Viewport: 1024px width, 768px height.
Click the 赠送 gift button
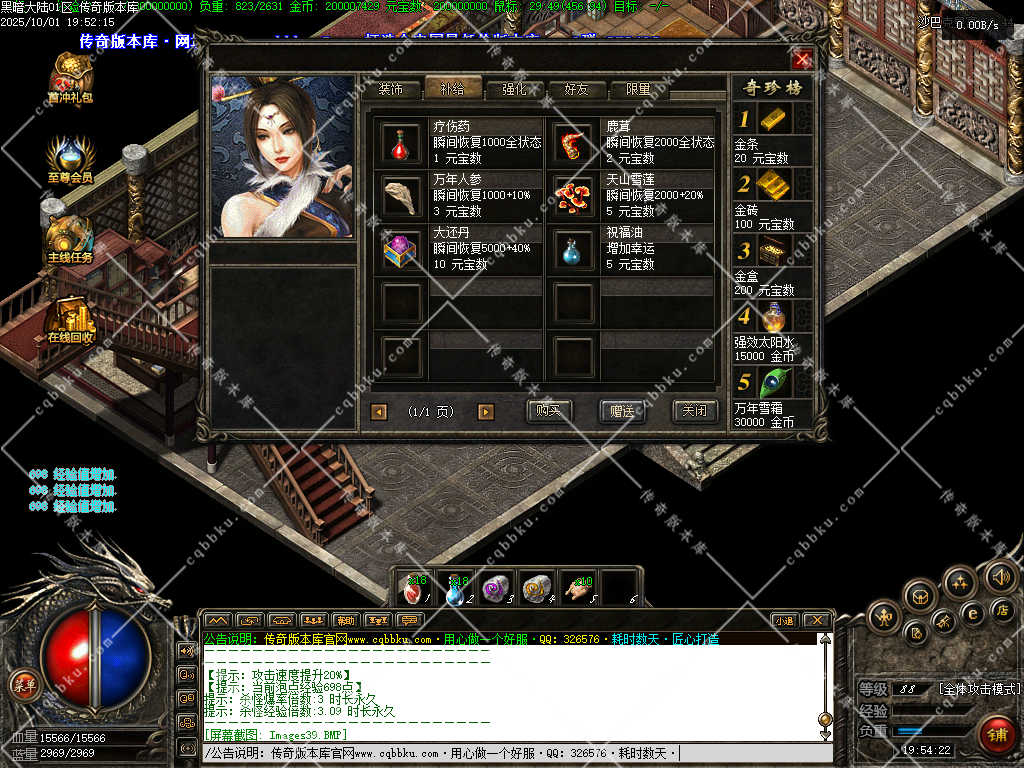tap(622, 411)
